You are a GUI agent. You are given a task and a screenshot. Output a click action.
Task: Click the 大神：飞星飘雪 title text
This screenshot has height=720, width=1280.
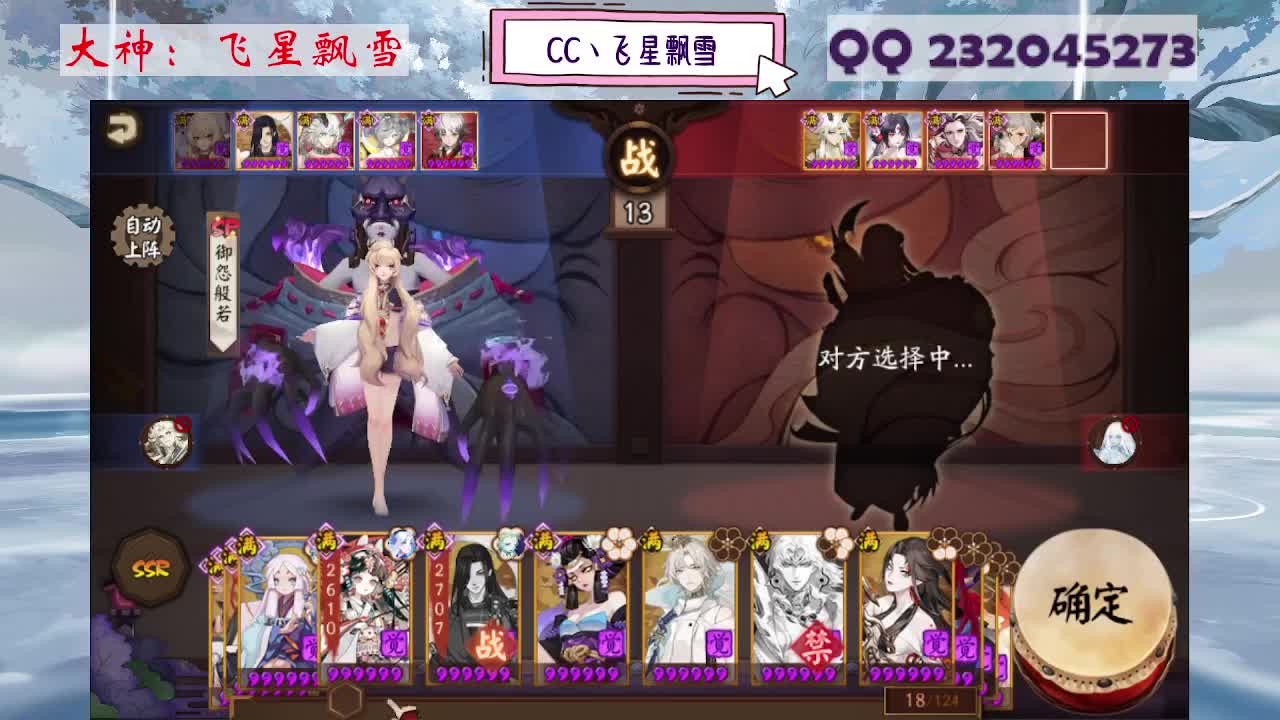click(235, 50)
